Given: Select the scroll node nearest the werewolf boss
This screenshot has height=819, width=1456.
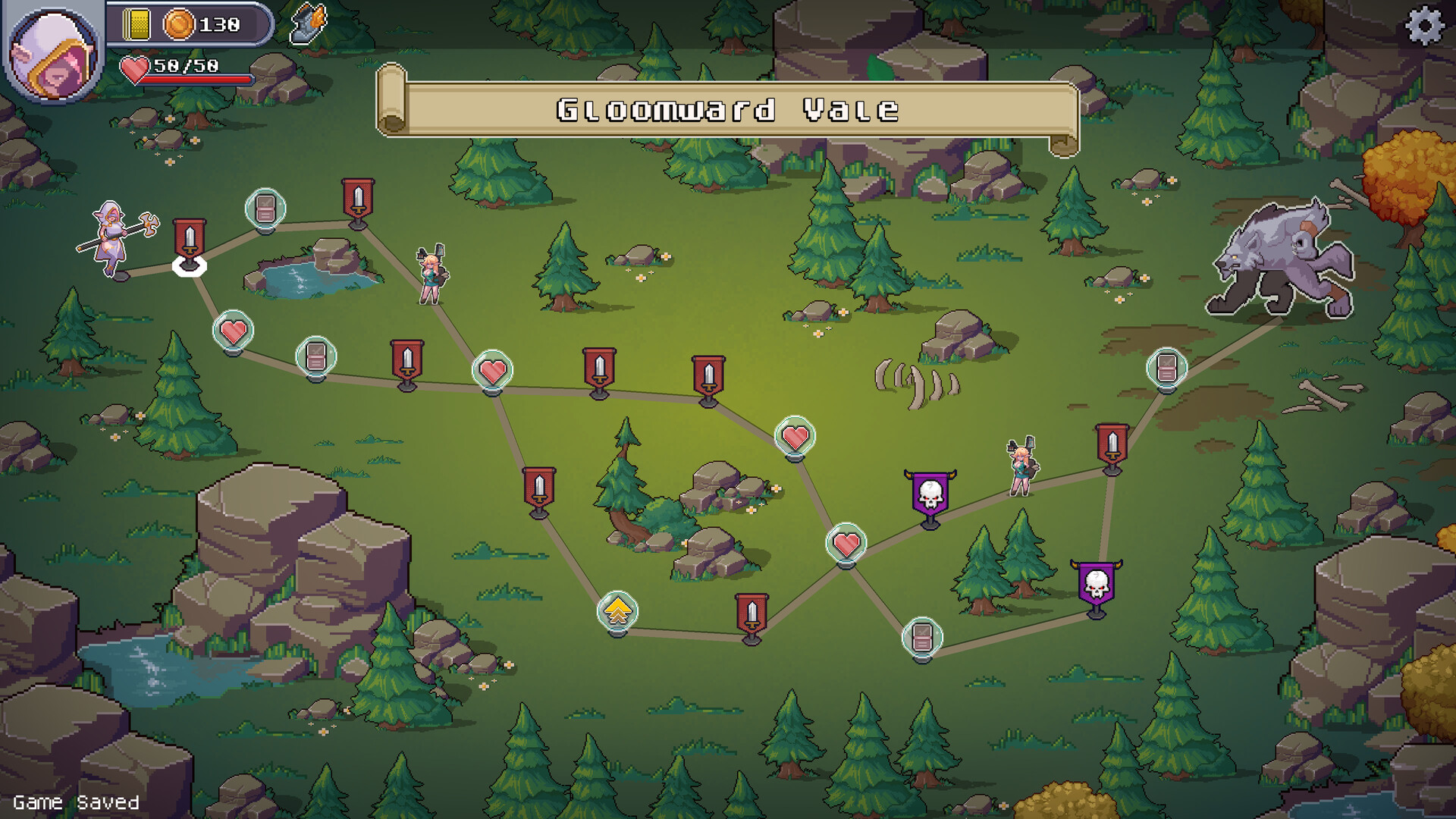Looking at the screenshot, I should [1166, 369].
